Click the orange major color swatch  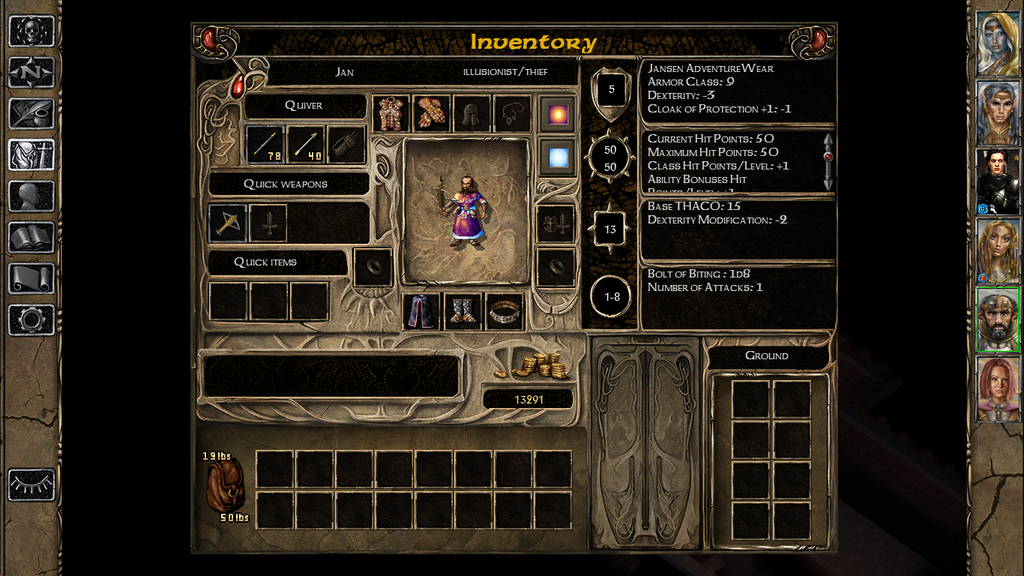(557, 113)
